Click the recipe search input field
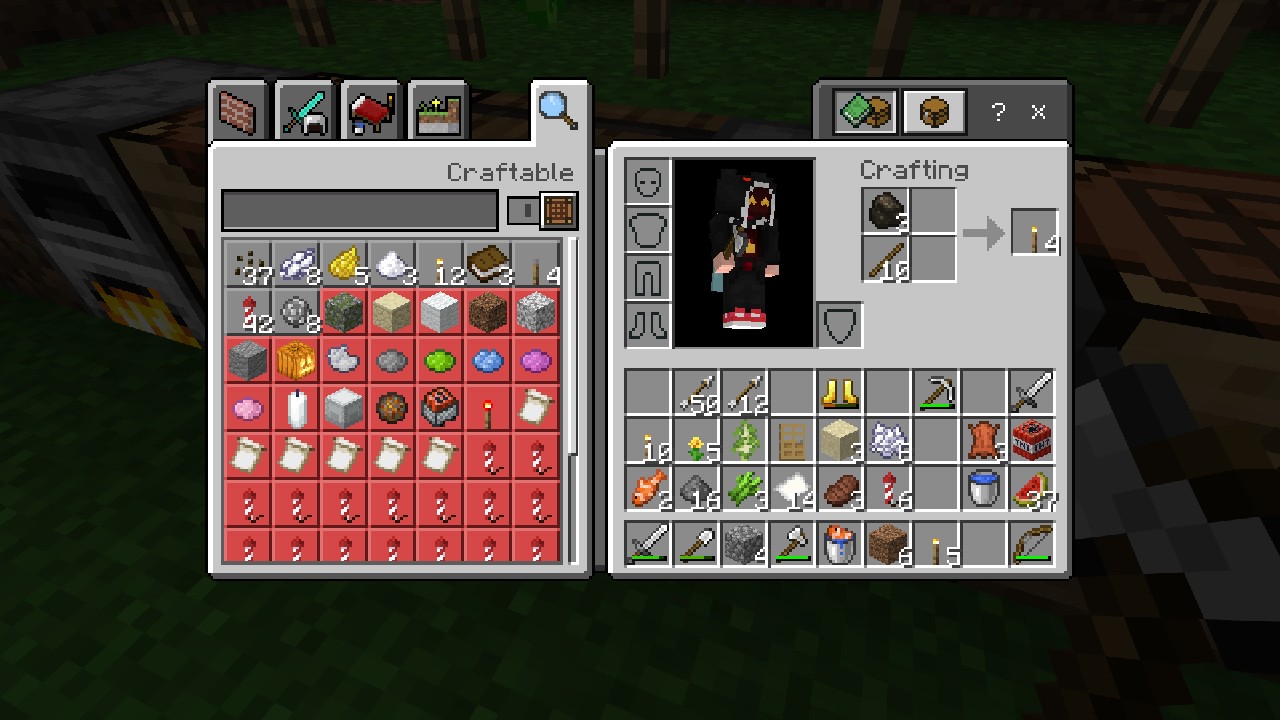 [x=358, y=211]
